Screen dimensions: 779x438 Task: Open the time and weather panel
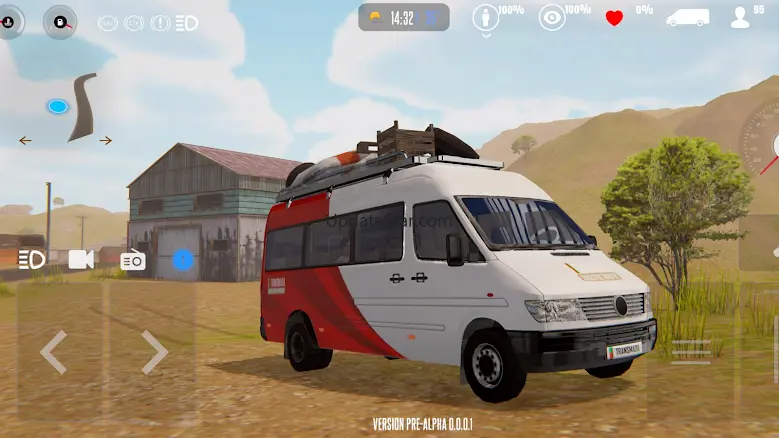pyautogui.click(x=404, y=17)
